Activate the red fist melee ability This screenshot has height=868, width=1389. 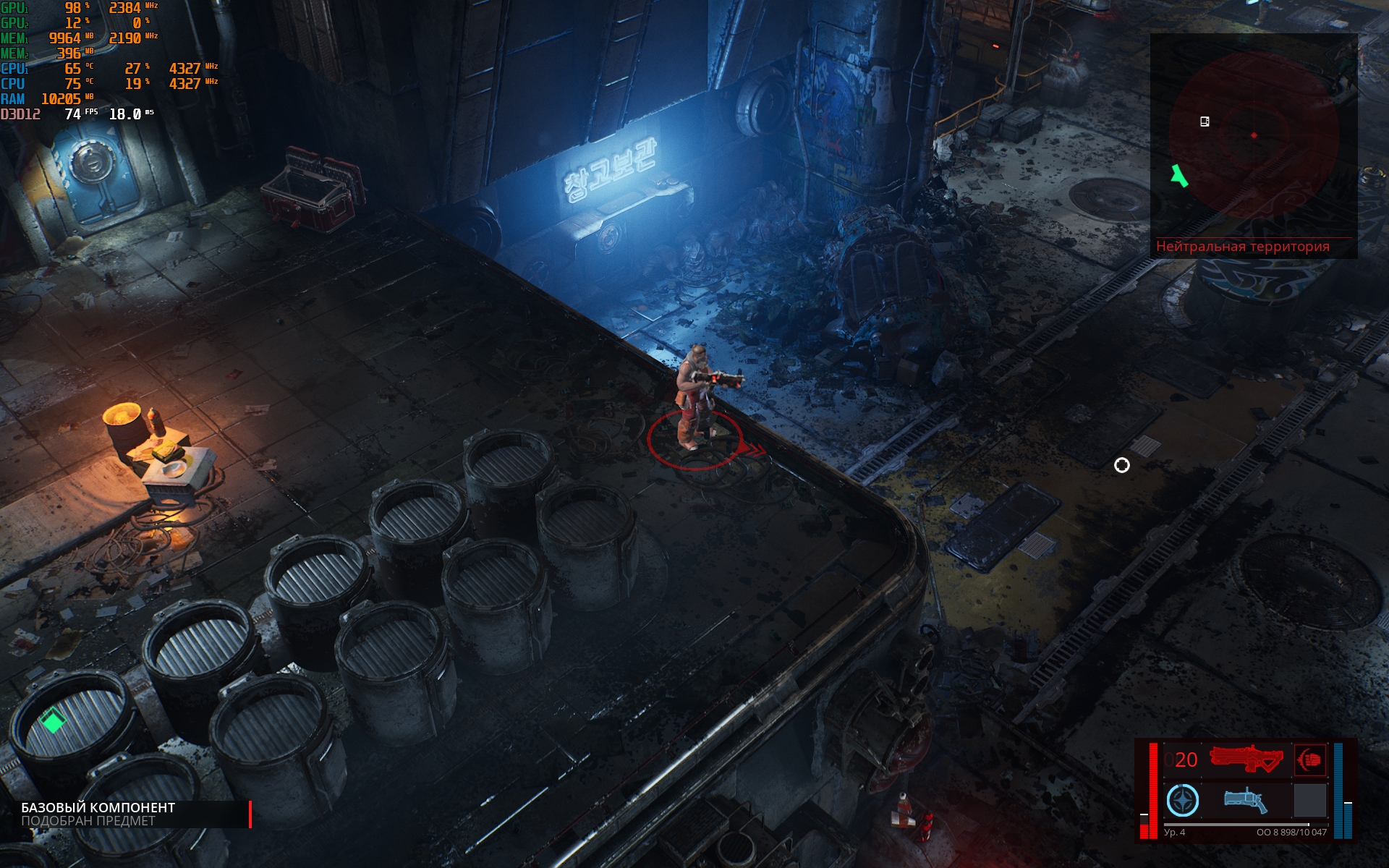pos(1309,759)
